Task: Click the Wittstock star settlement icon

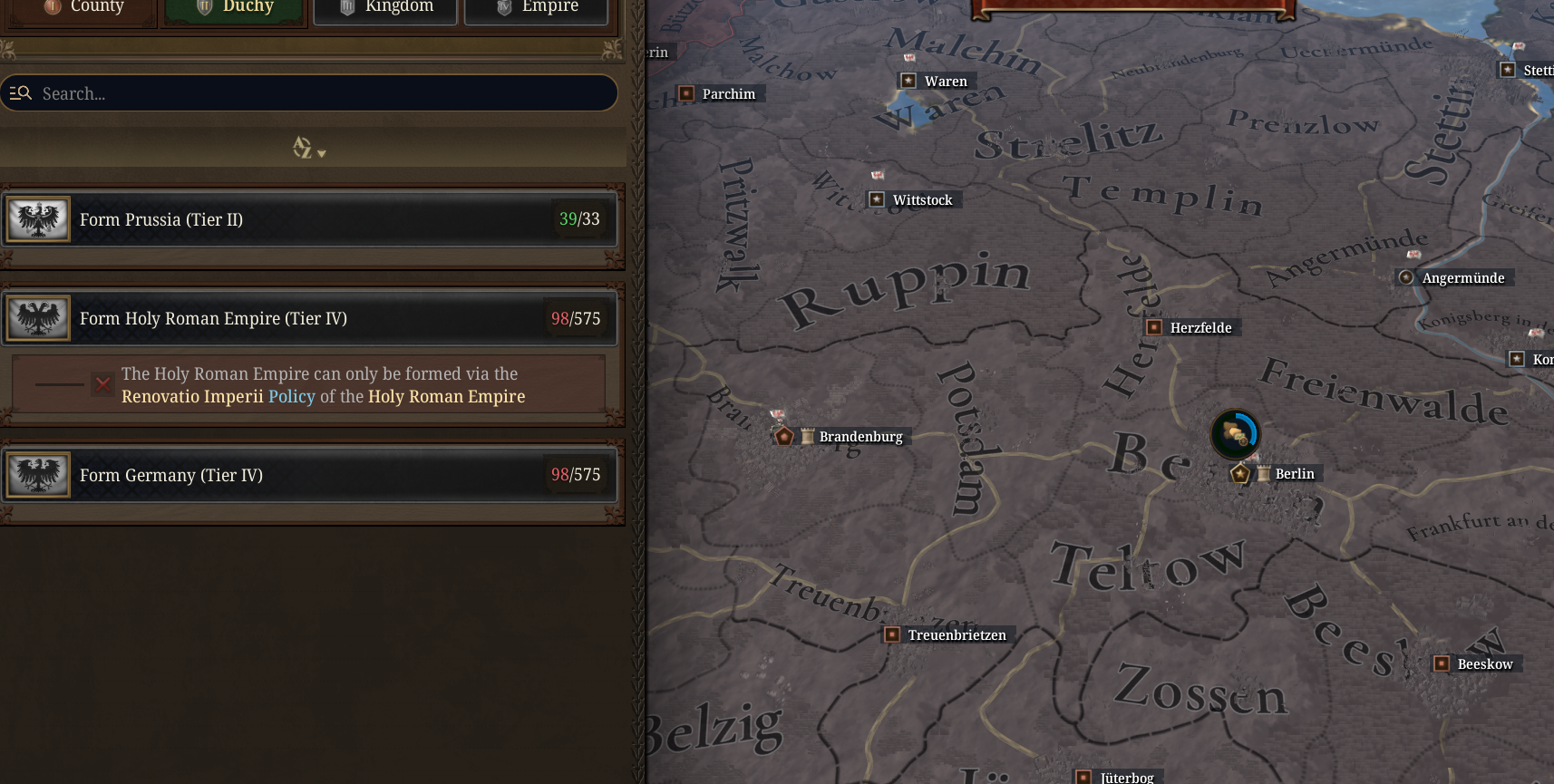Action: click(876, 198)
